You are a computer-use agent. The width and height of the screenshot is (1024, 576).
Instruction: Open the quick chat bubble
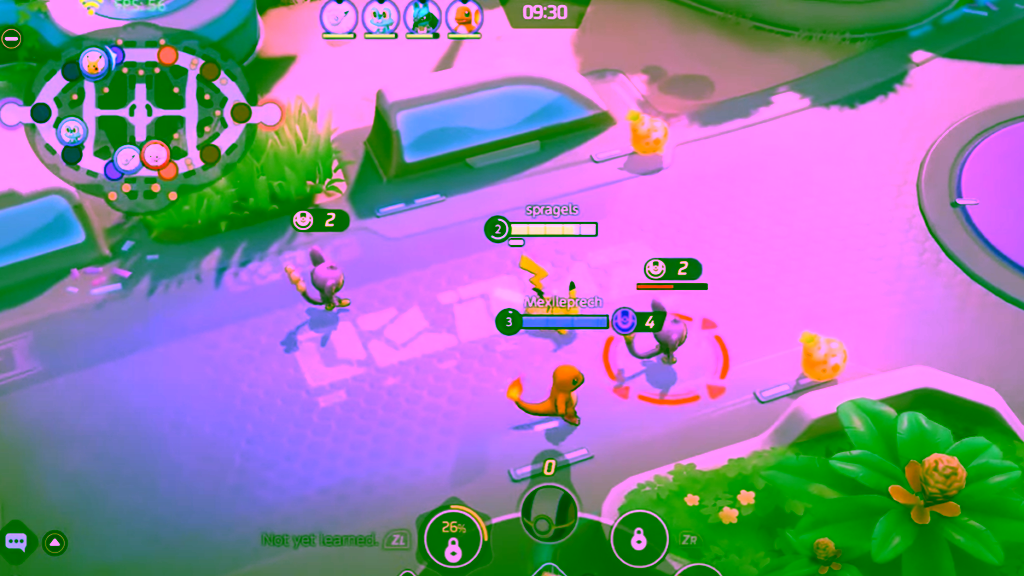point(17,542)
